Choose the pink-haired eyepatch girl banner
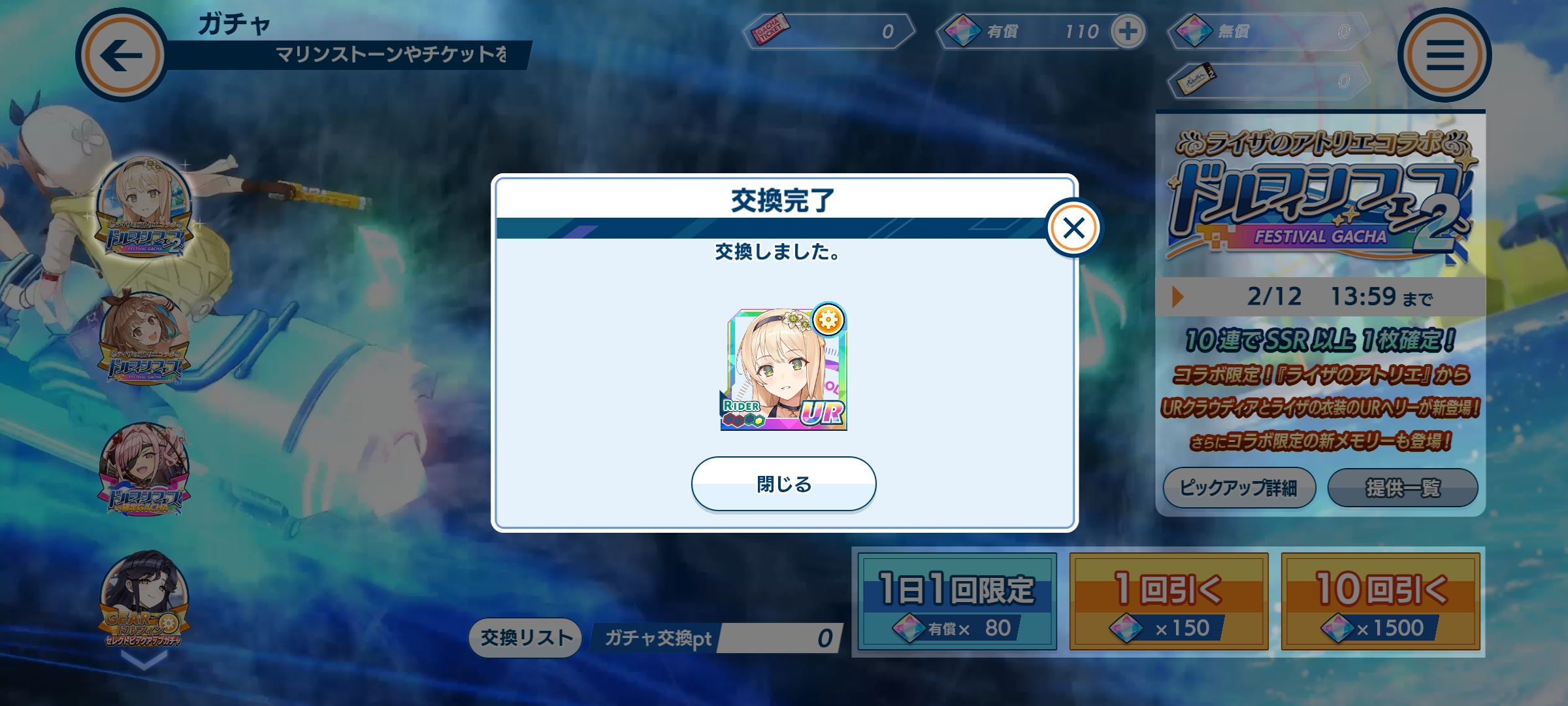 (144, 469)
